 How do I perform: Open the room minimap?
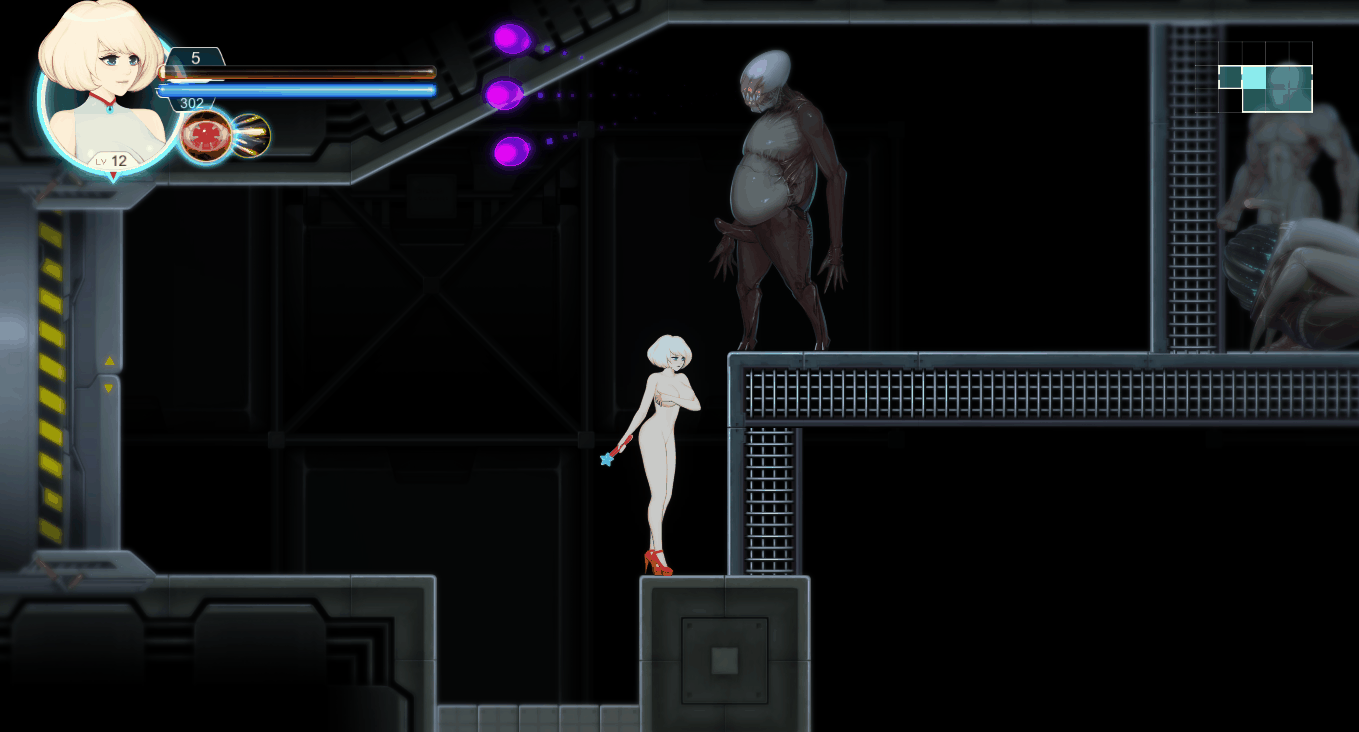click(x=1254, y=77)
